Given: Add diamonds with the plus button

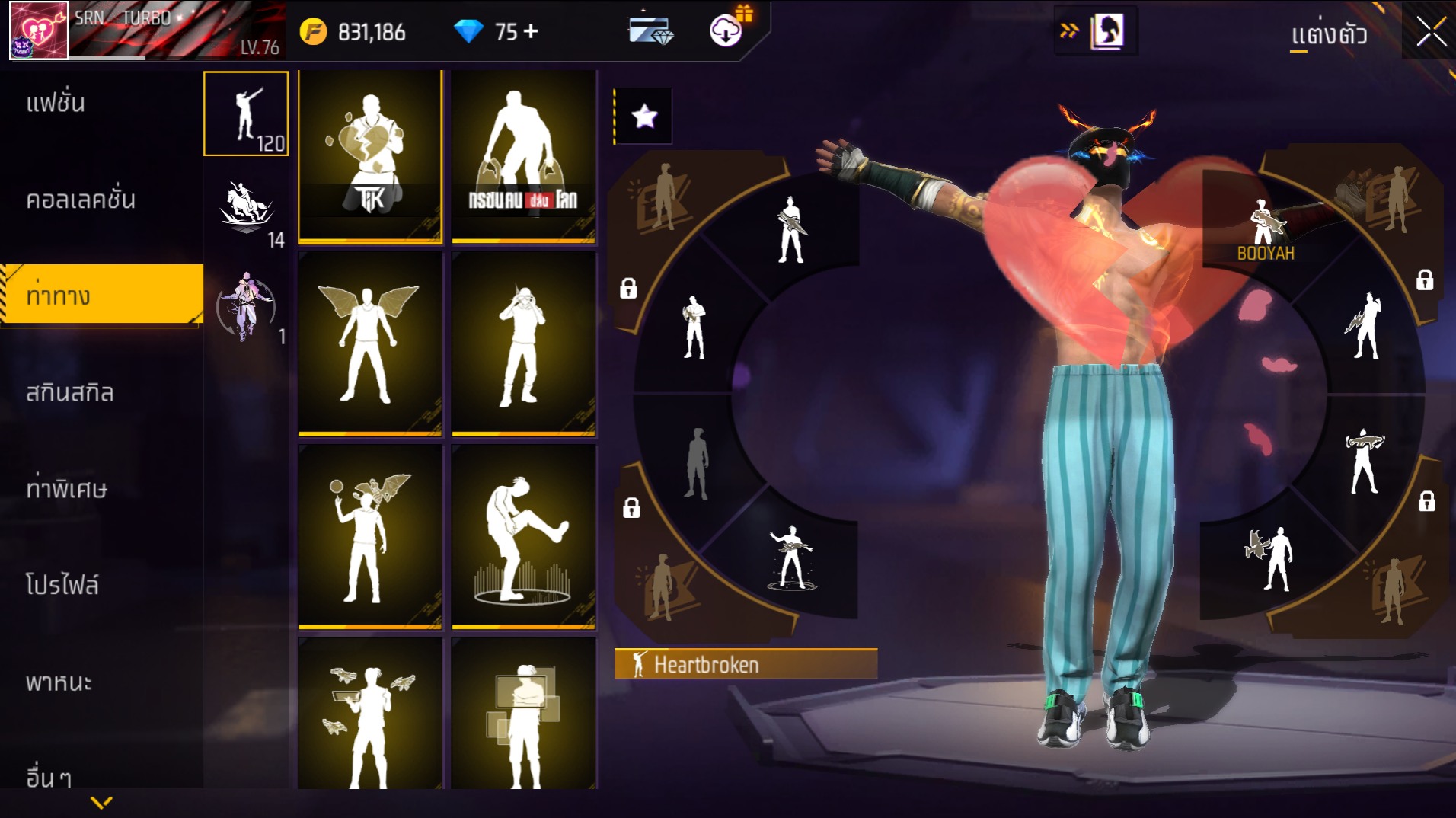Looking at the screenshot, I should [x=531, y=31].
